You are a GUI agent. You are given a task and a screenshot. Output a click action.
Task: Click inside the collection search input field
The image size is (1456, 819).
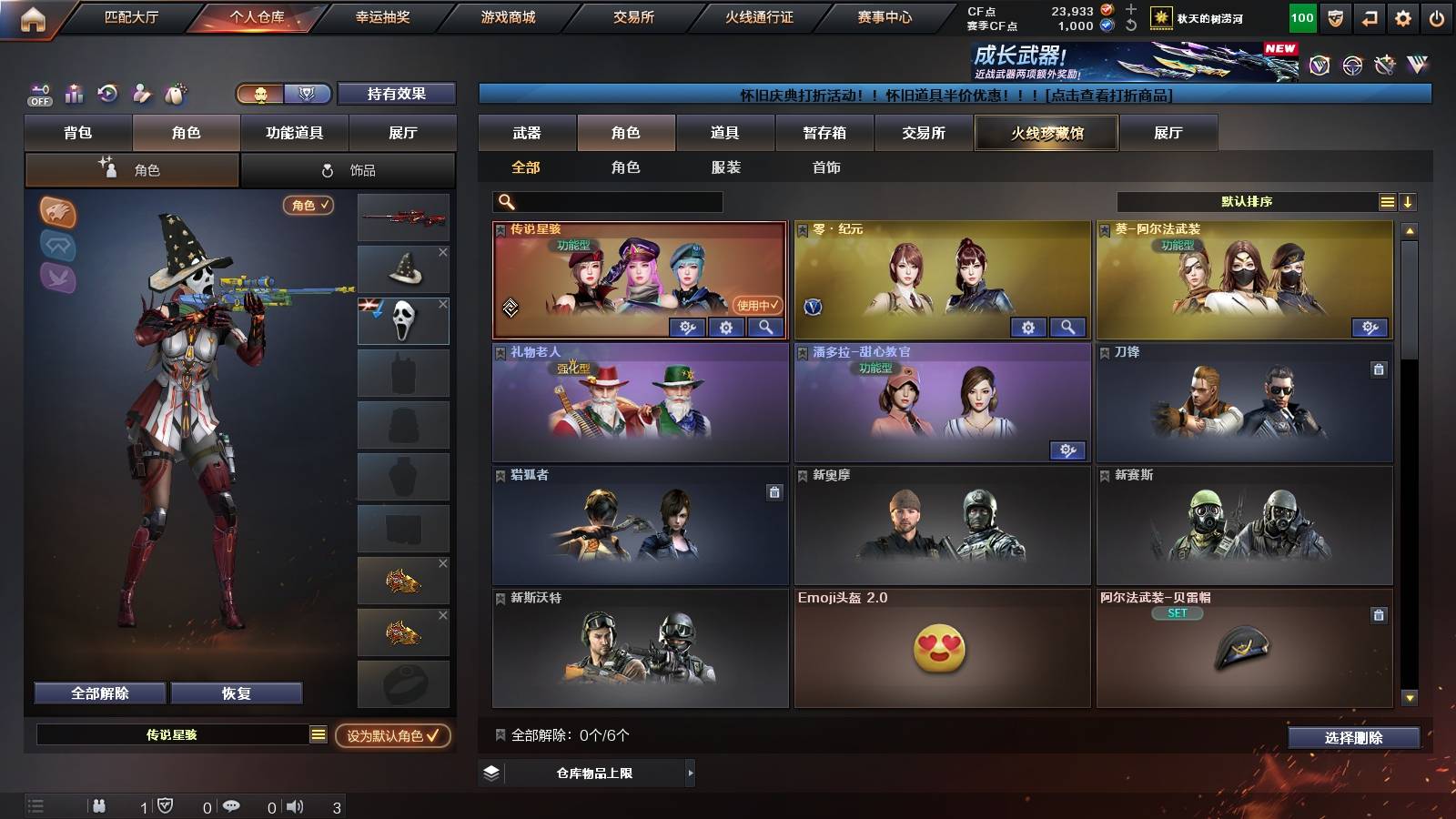coord(605,201)
